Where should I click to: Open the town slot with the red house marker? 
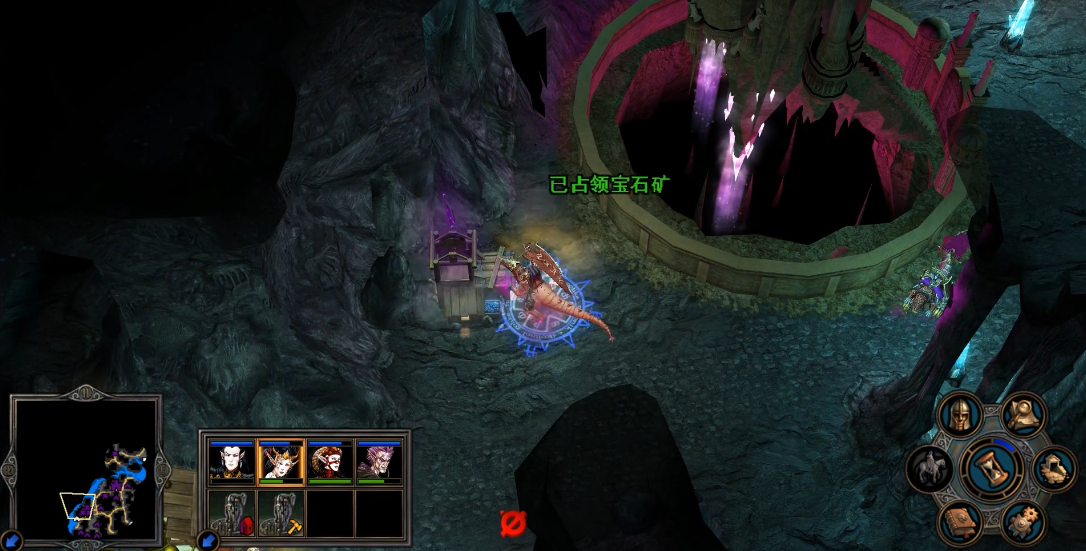click(232, 512)
